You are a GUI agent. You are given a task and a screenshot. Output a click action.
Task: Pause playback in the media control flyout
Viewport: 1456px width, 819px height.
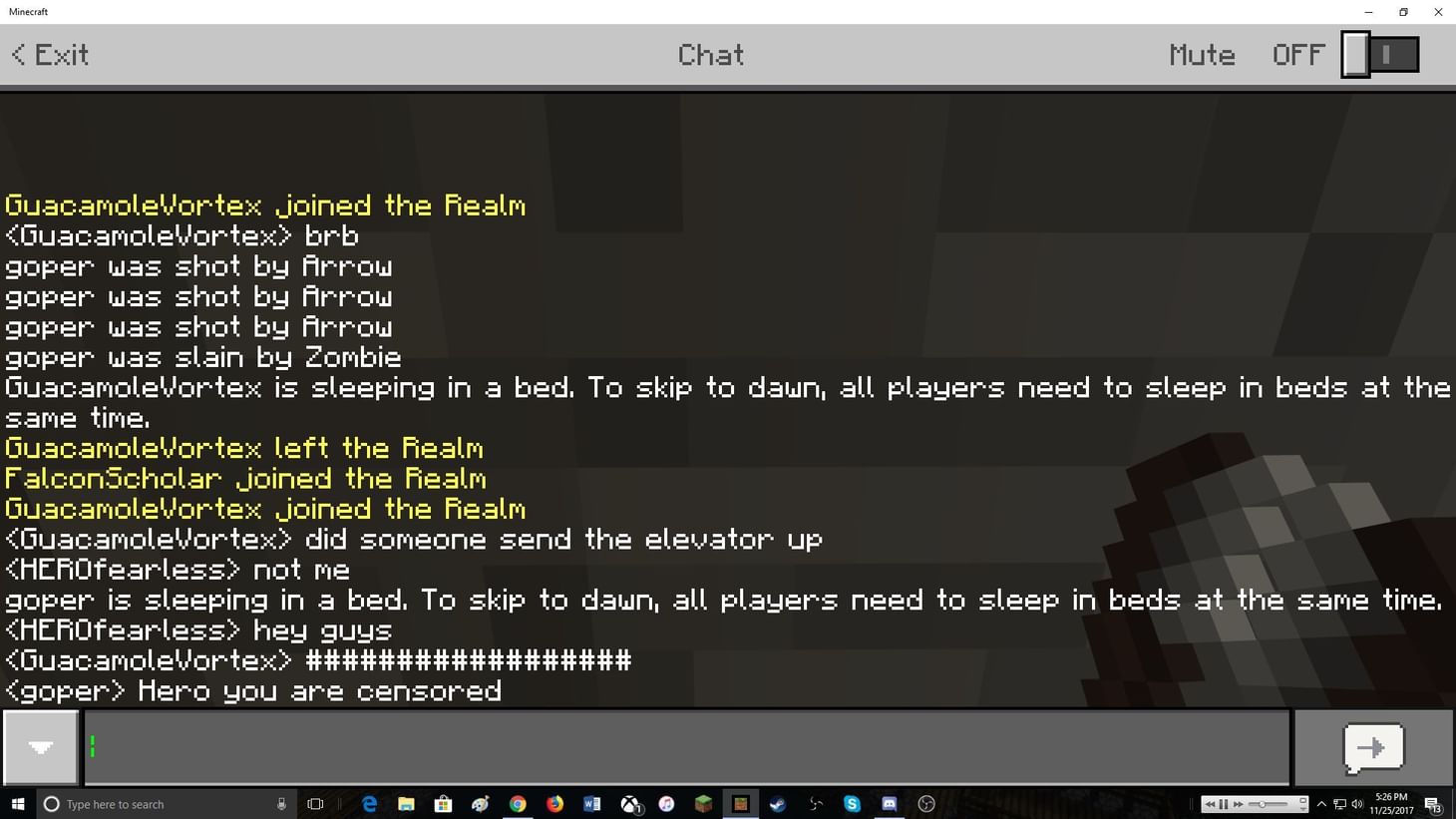point(1223,804)
